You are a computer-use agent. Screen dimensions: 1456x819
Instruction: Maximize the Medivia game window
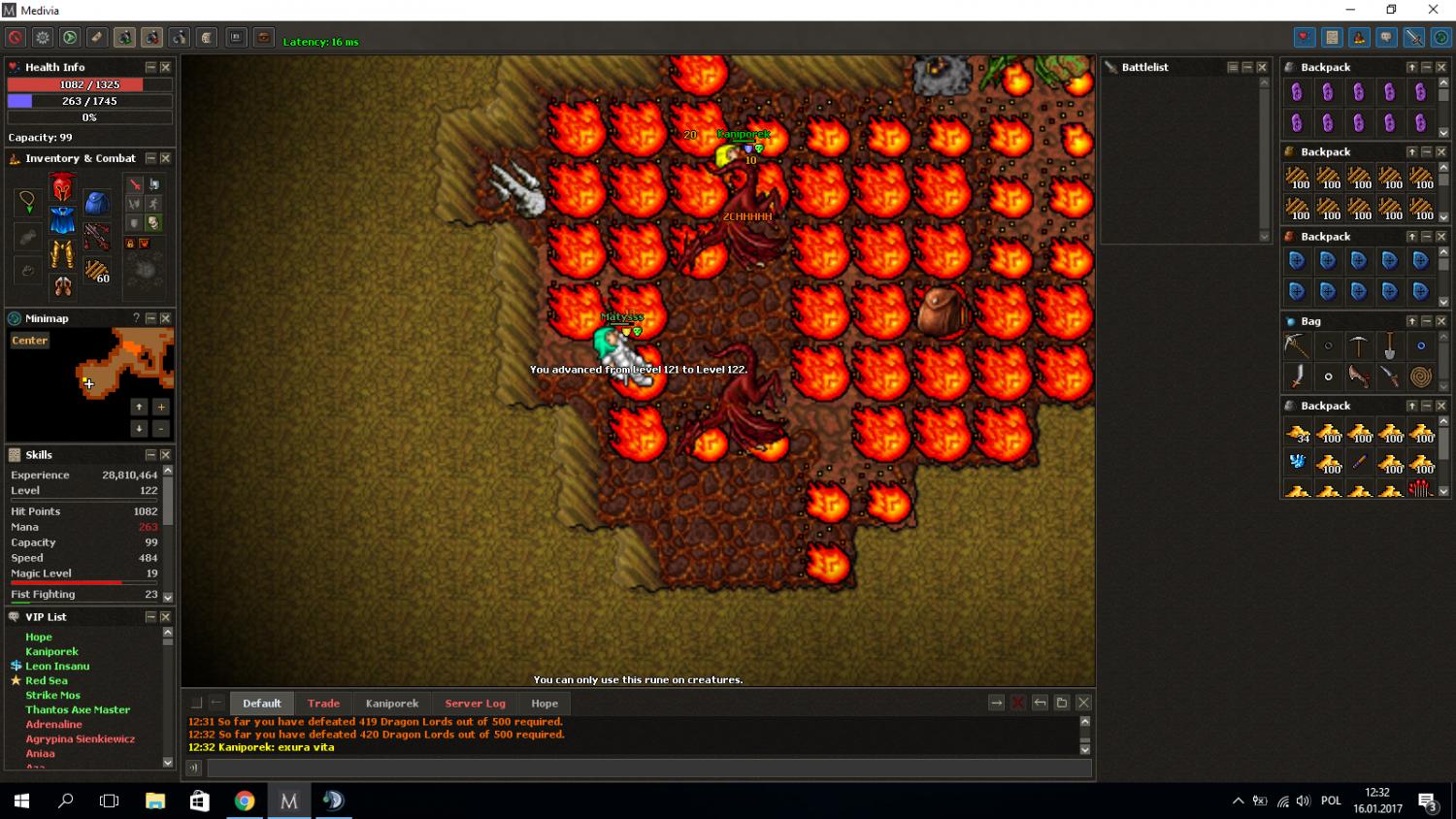tap(1391, 10)
